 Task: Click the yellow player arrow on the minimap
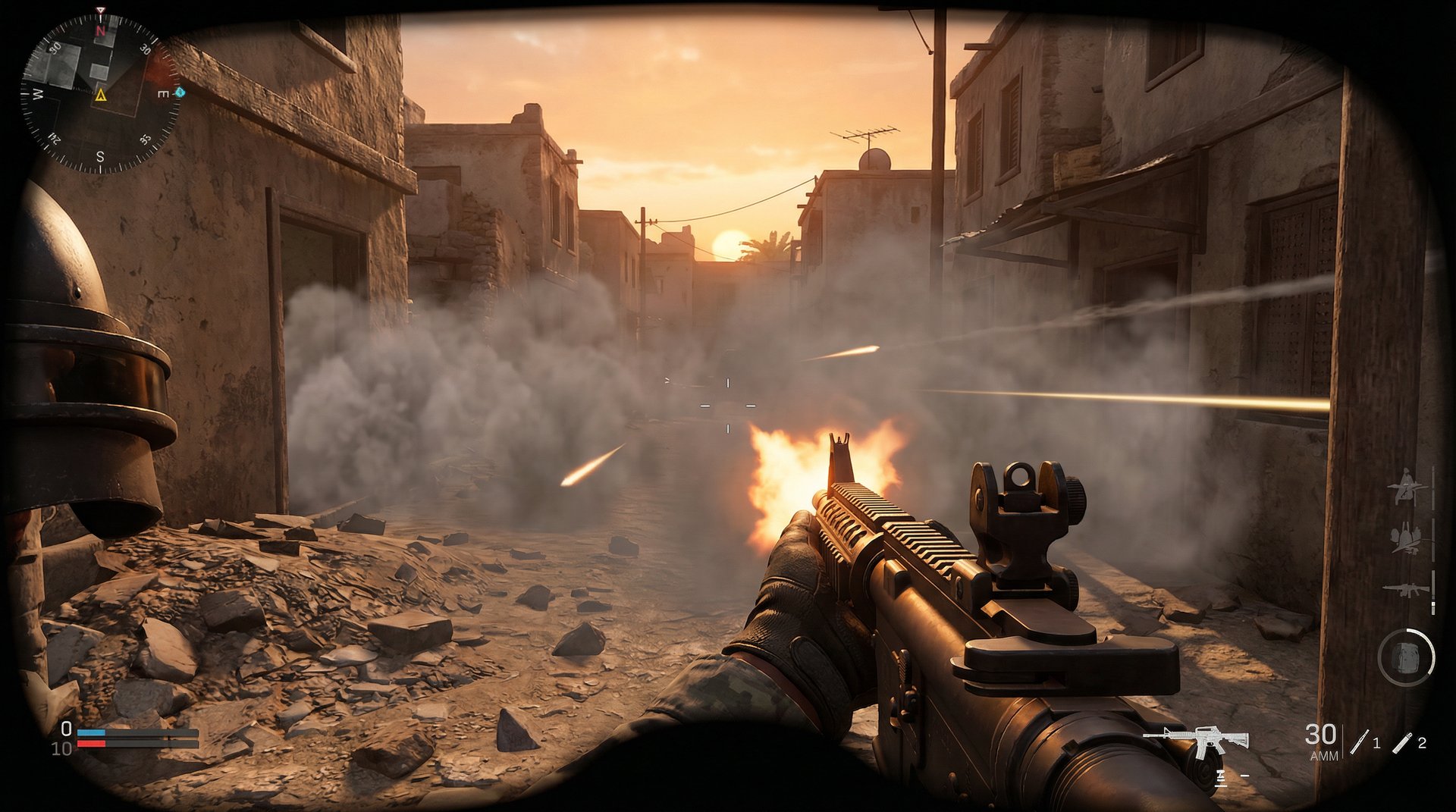pyautogui.click(x=100, y=96)
